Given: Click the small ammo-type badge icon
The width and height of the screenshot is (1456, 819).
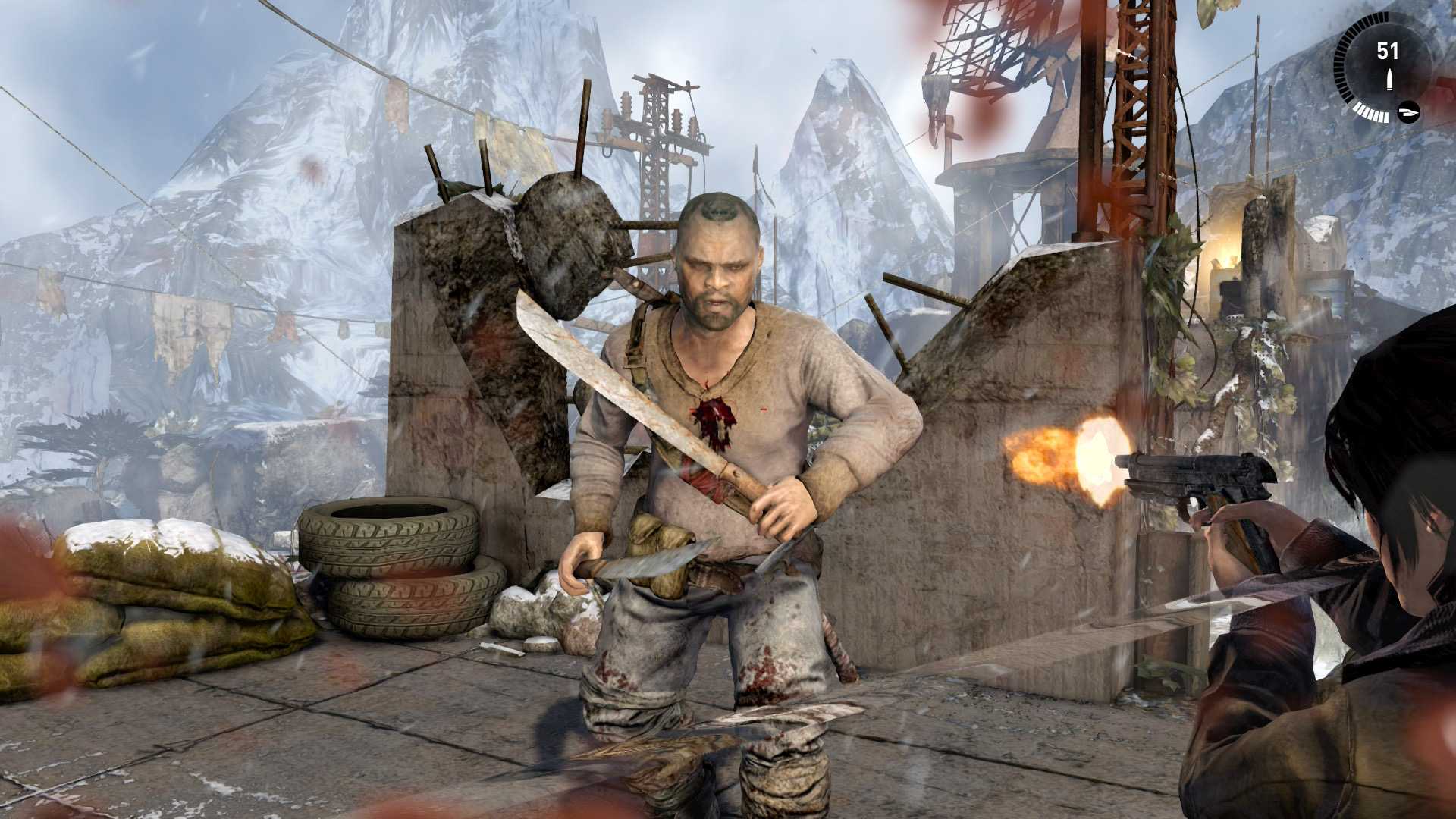Looking at the screenshot, I should [1408, 112].
